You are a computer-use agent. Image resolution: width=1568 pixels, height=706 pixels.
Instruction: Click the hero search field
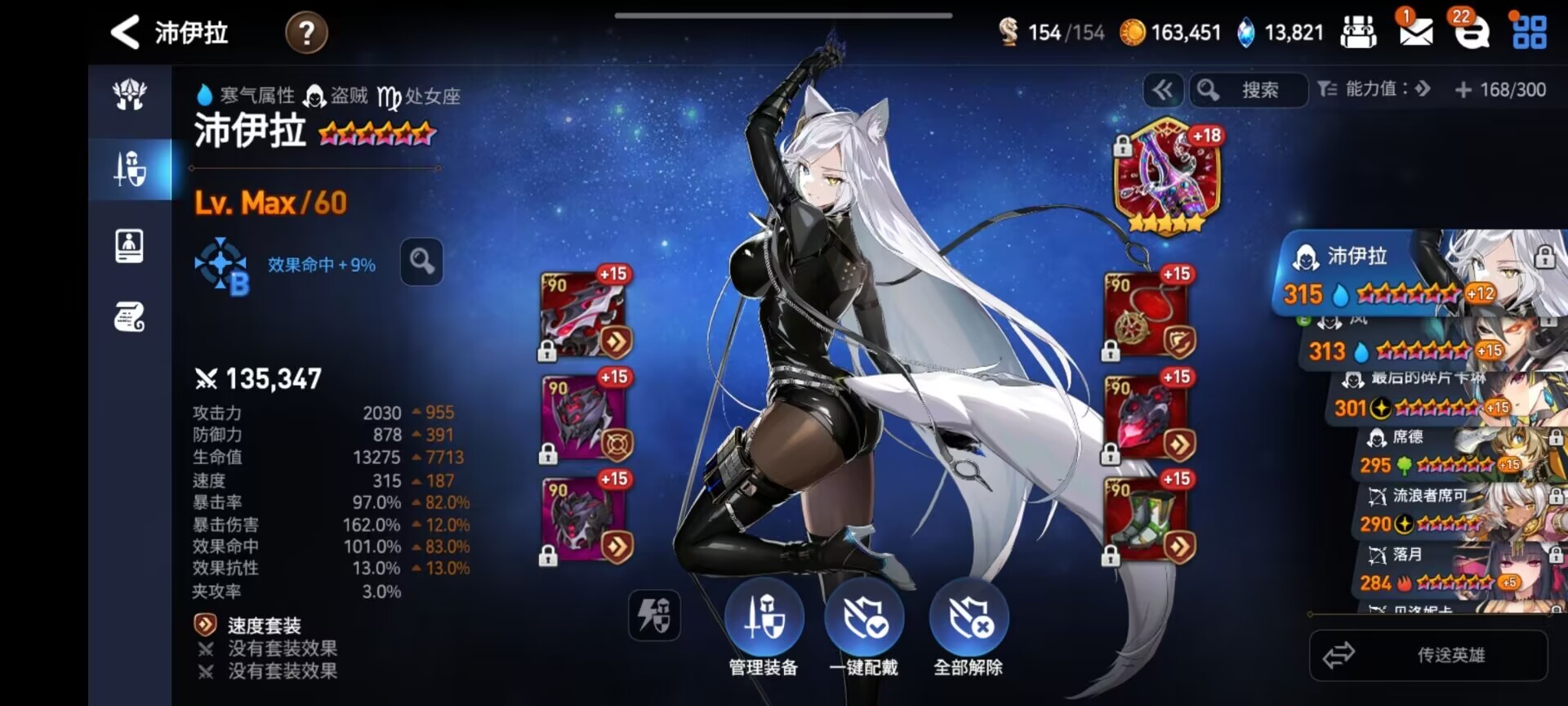[1249, 90]
